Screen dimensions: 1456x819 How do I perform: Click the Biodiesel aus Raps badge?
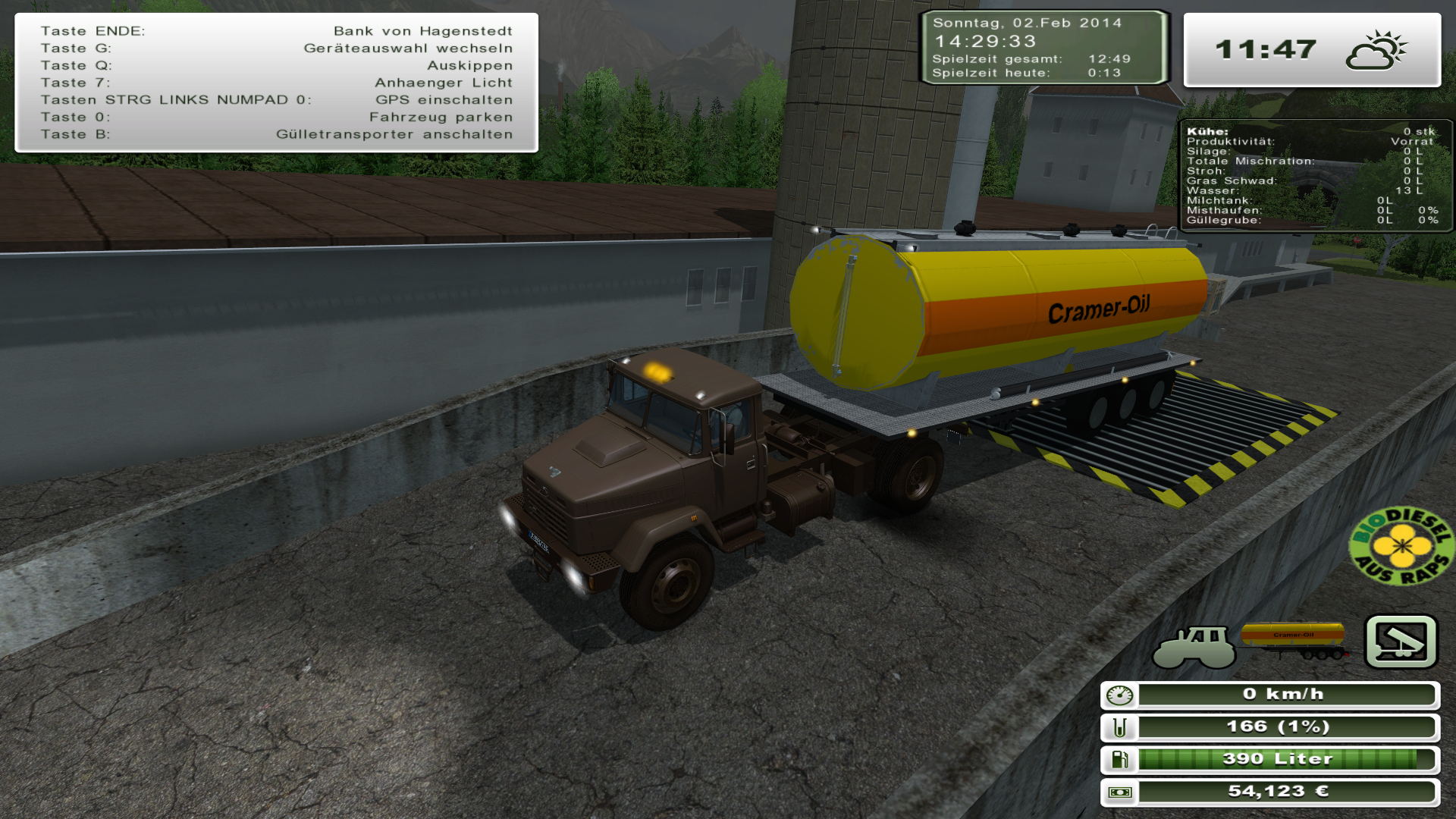point(1401,546)
